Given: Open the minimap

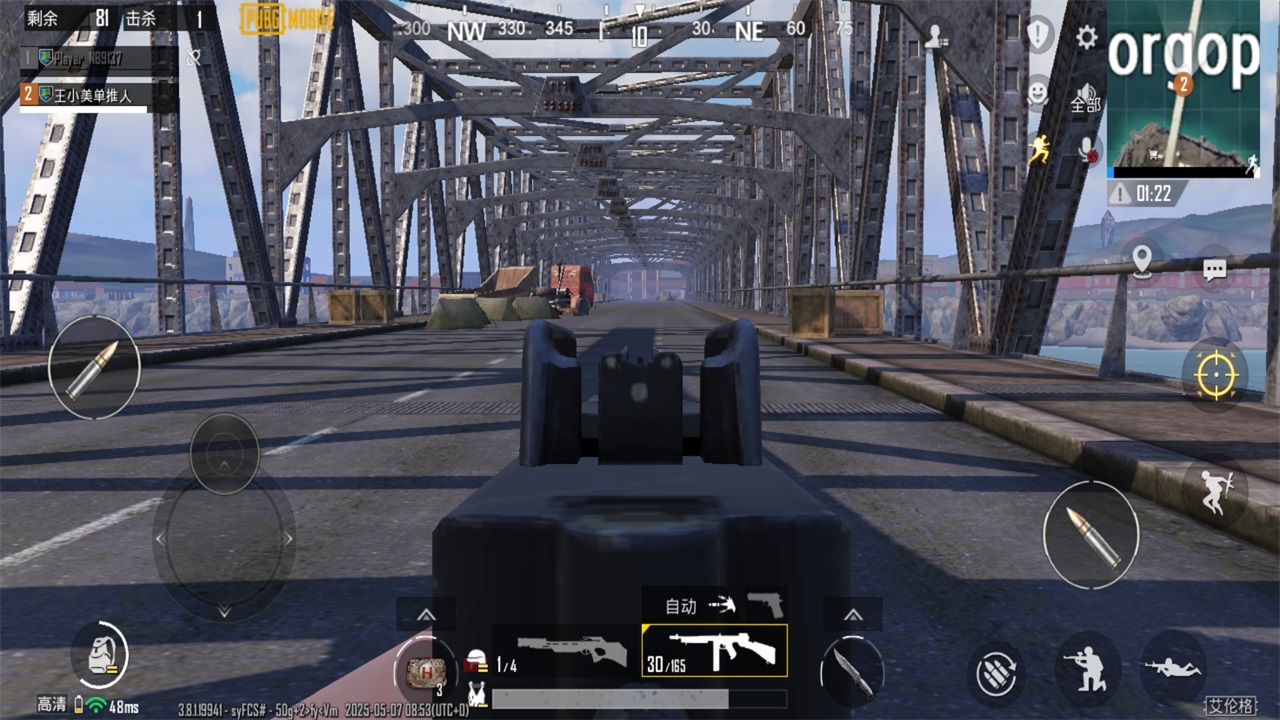Looking at the screenshot, I should tap(1182, 88).
